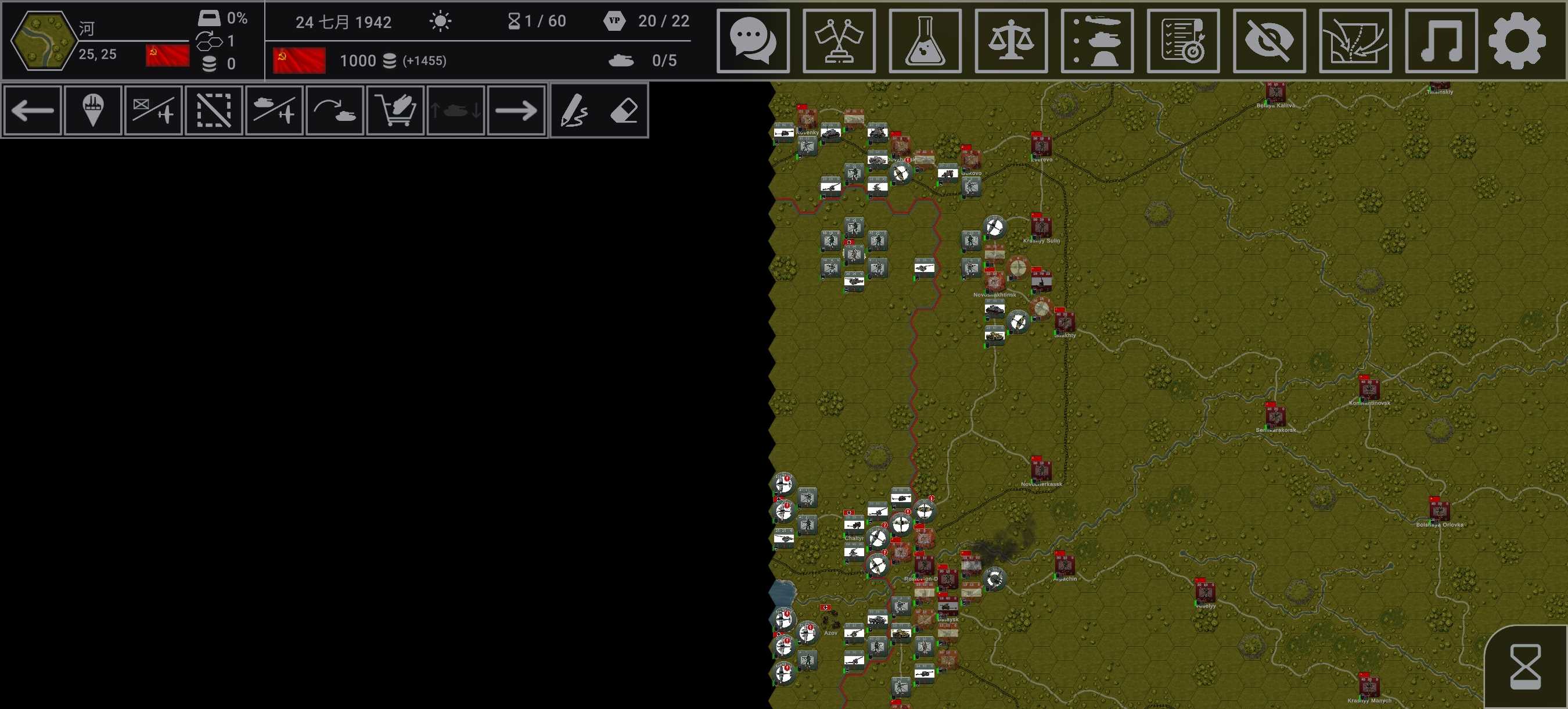Screen dimensions: 1568x709
Task: Select the previous unit with left arrow
Action: [x=33, y=110]
